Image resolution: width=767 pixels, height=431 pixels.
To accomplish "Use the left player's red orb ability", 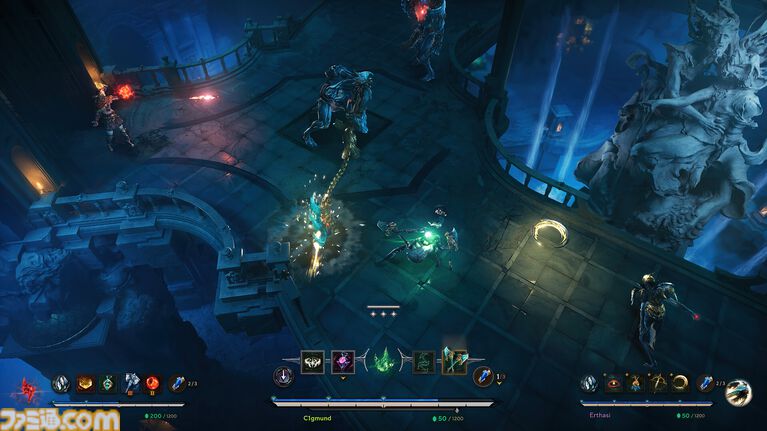I will tap(152, 382).
